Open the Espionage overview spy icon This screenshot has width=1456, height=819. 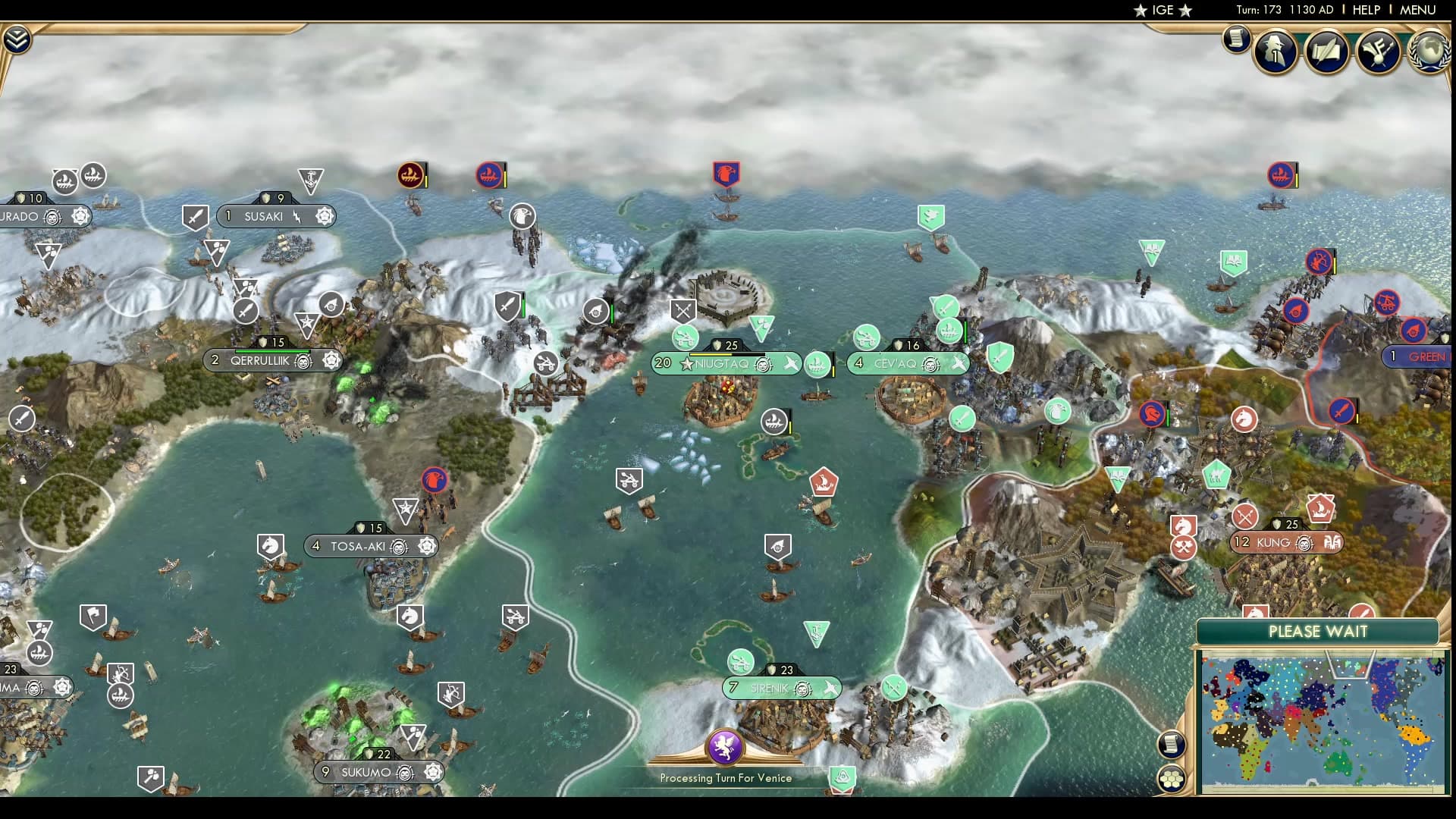[1276, 52]
